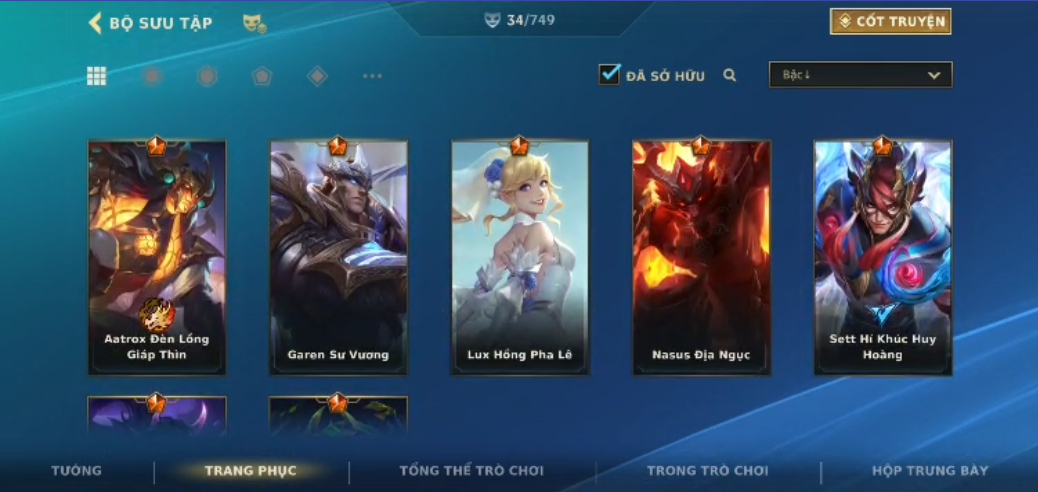1038x492 pixels.
Task: Go back from Bộ Sưu Tập
Action: pos(96,23)
